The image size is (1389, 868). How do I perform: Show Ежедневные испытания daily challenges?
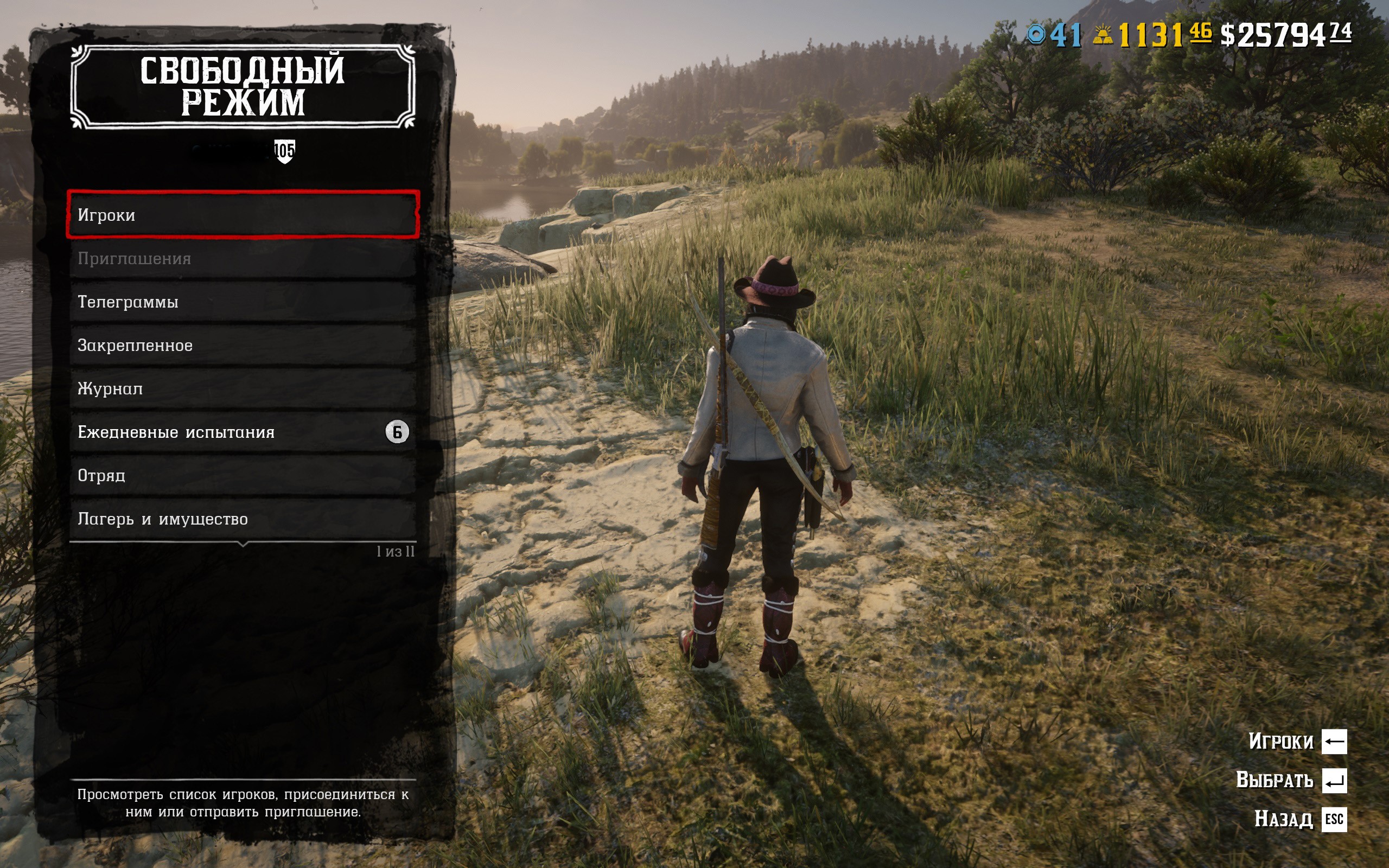(x=243, y=432)
